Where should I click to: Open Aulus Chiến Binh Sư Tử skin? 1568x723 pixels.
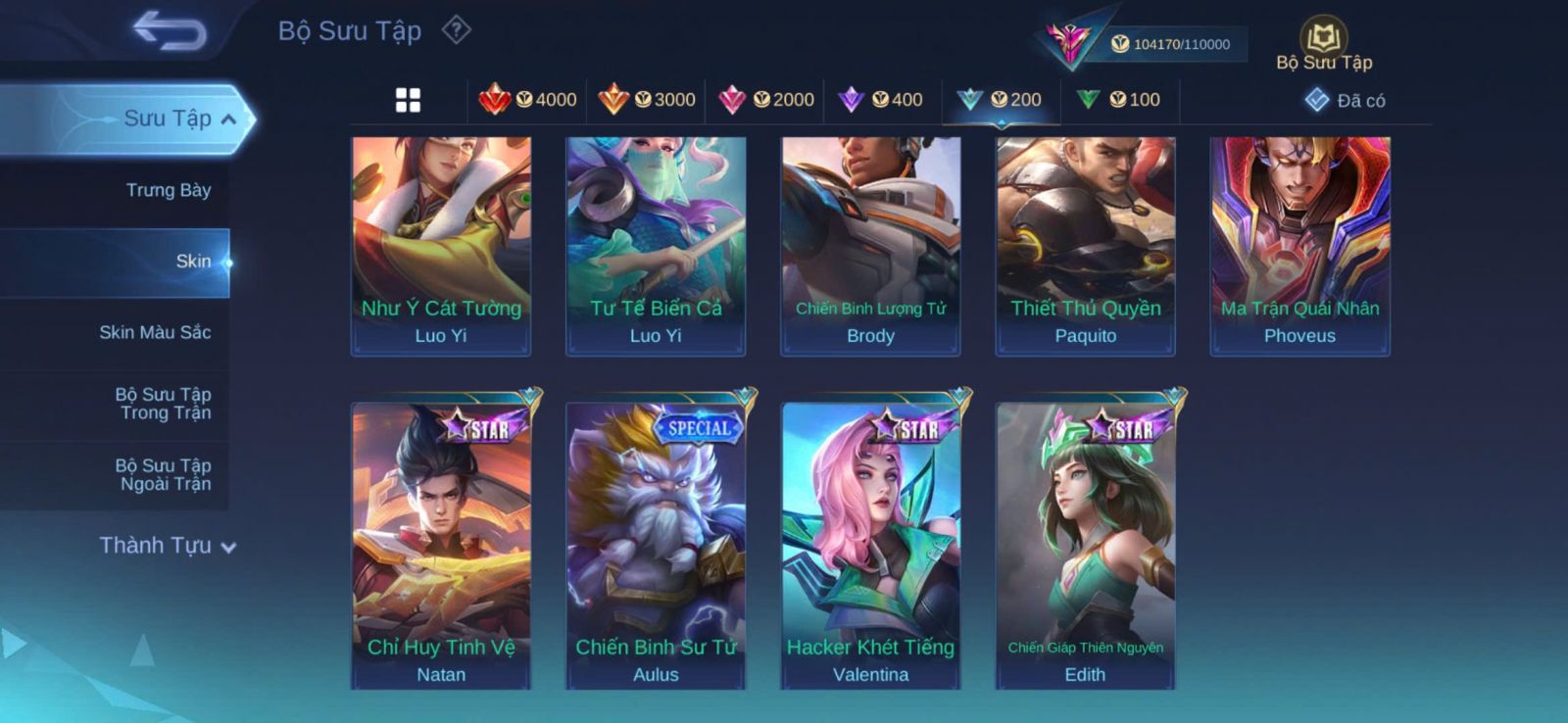[x=656, y=545]
